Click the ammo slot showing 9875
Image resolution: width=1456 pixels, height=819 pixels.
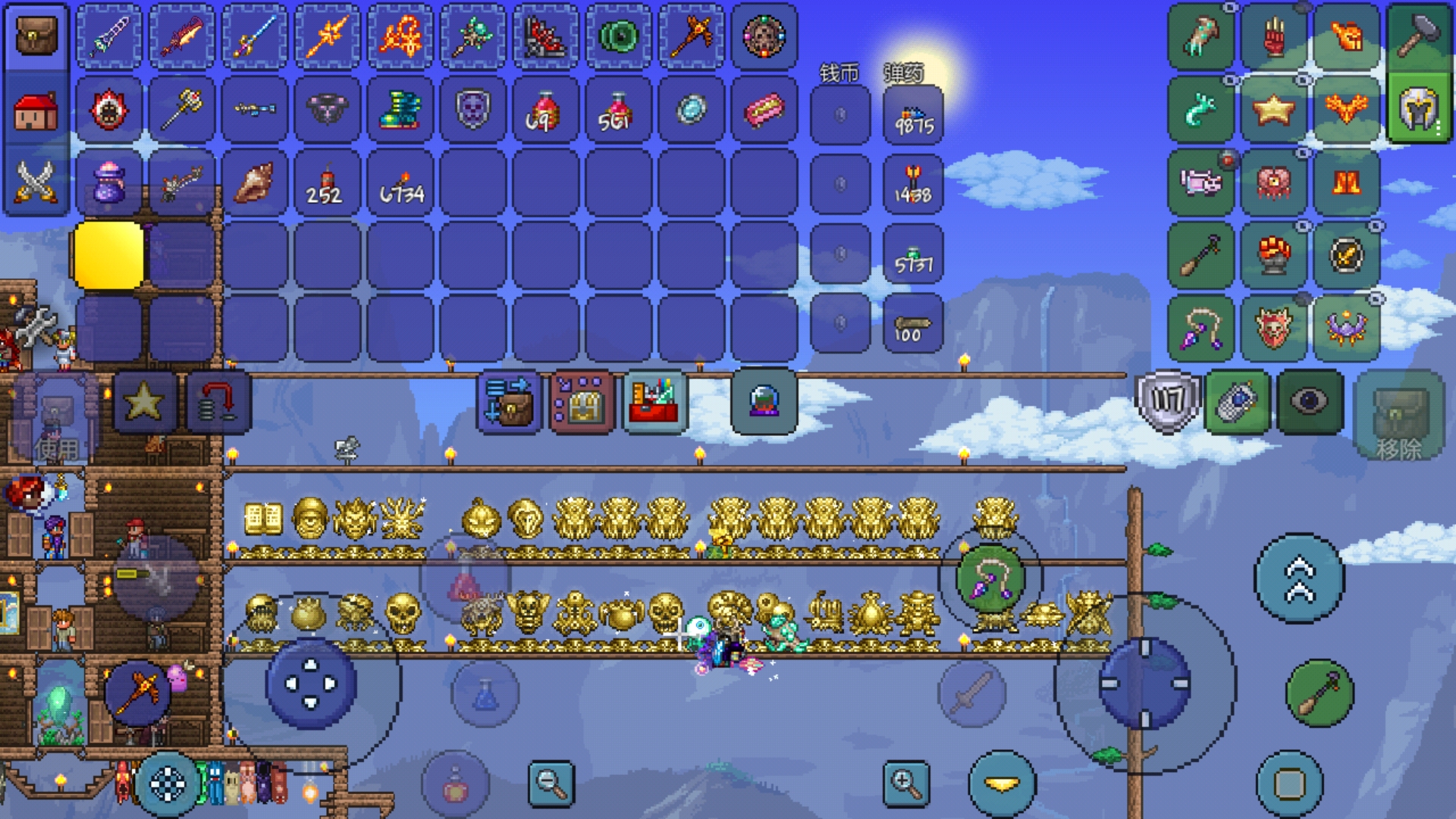point(913,115)
